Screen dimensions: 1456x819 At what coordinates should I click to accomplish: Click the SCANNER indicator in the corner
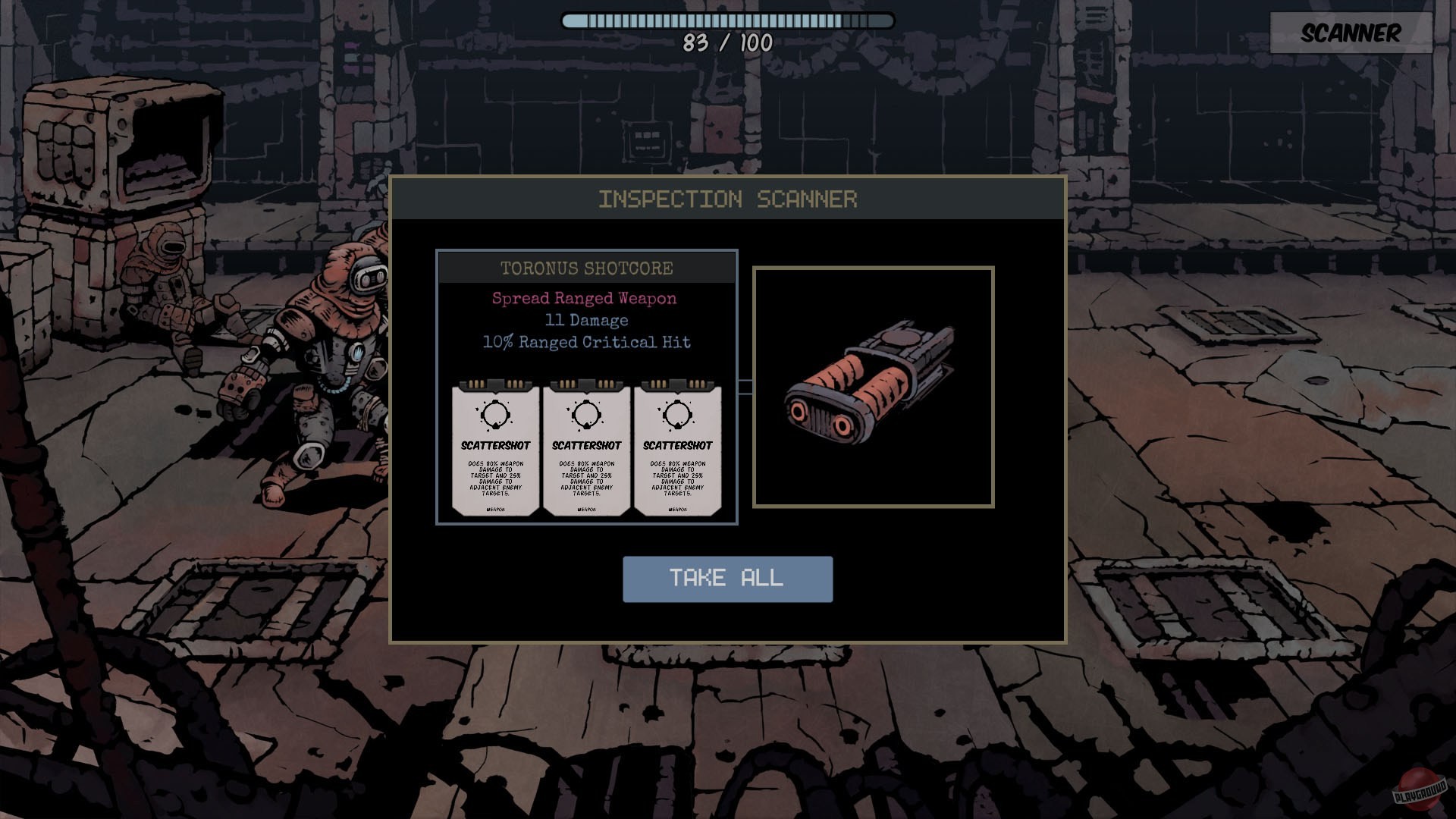tap(1351, 33)
